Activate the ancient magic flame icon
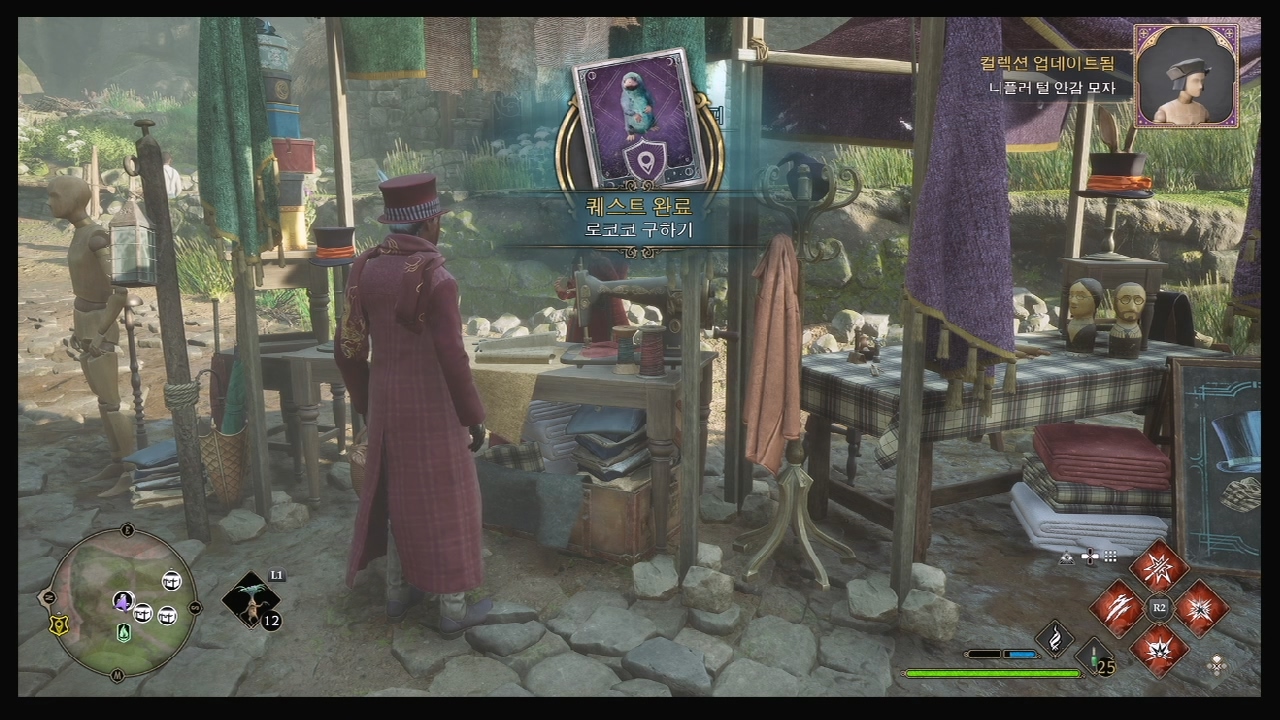1280x720 pixels. pos(1054,638)
